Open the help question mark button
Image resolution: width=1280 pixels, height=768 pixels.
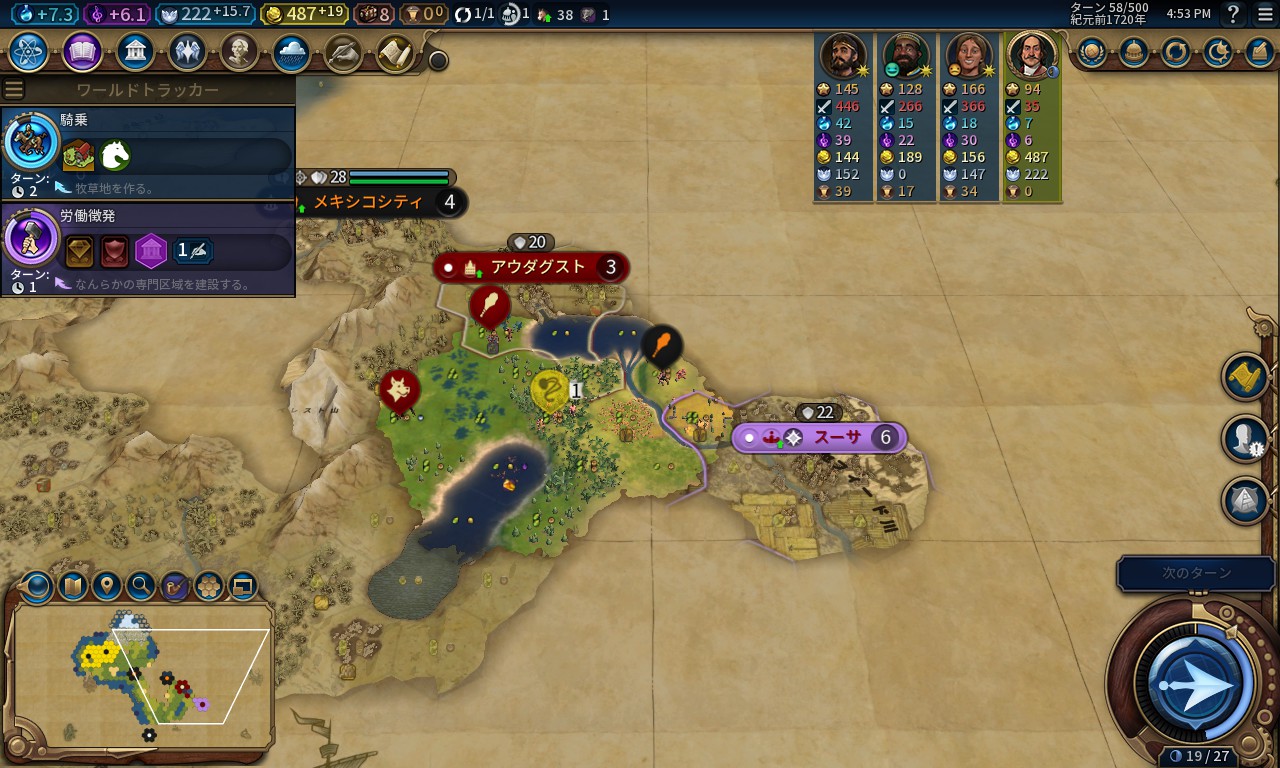1233,14
